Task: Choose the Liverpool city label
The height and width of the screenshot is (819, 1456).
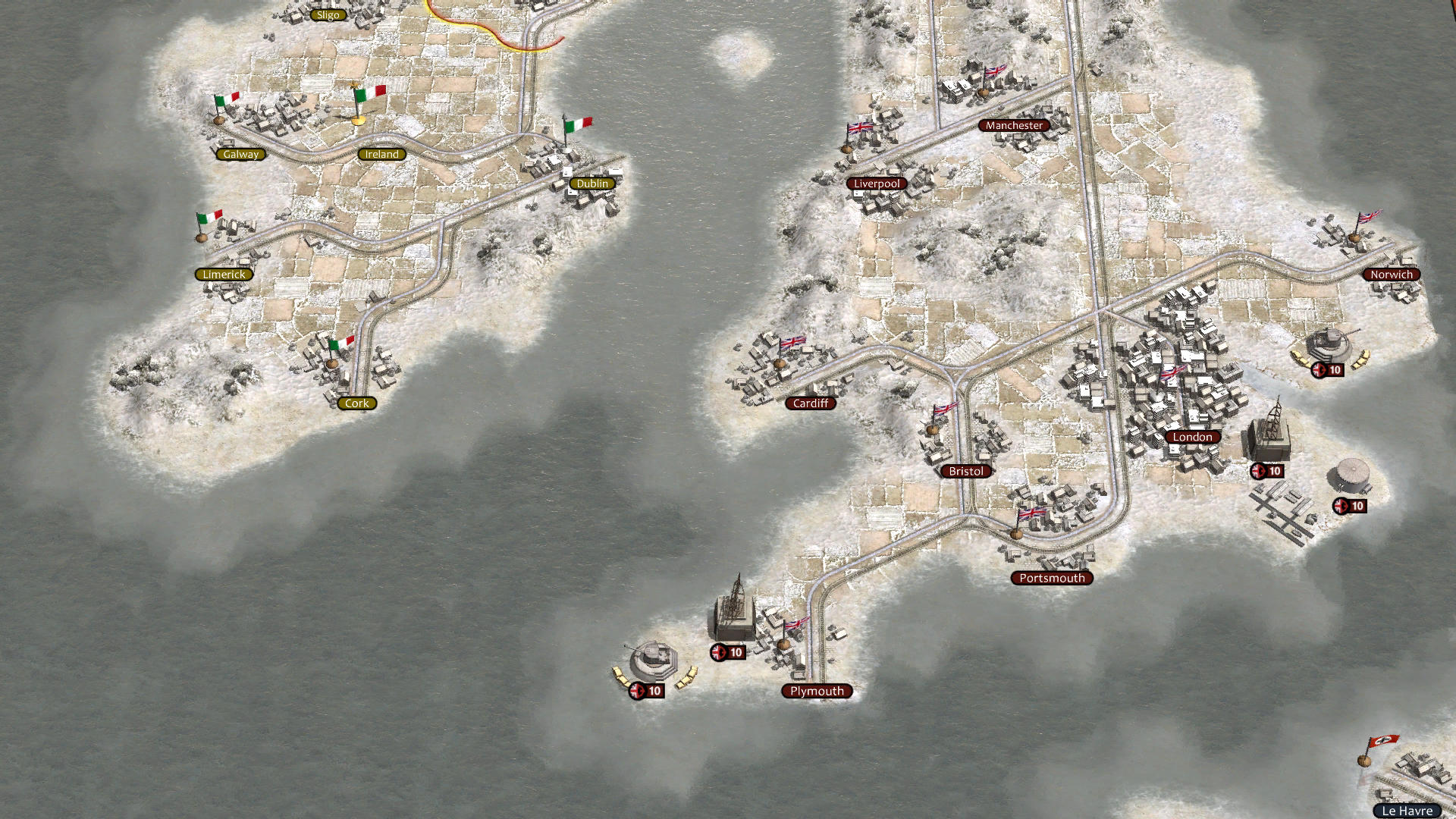Action: [877, 184]
